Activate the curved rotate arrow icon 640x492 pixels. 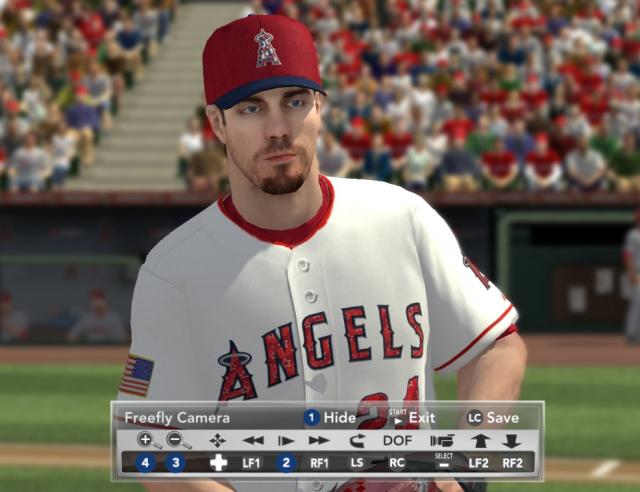pyautogui.click(x=357, y=440)
